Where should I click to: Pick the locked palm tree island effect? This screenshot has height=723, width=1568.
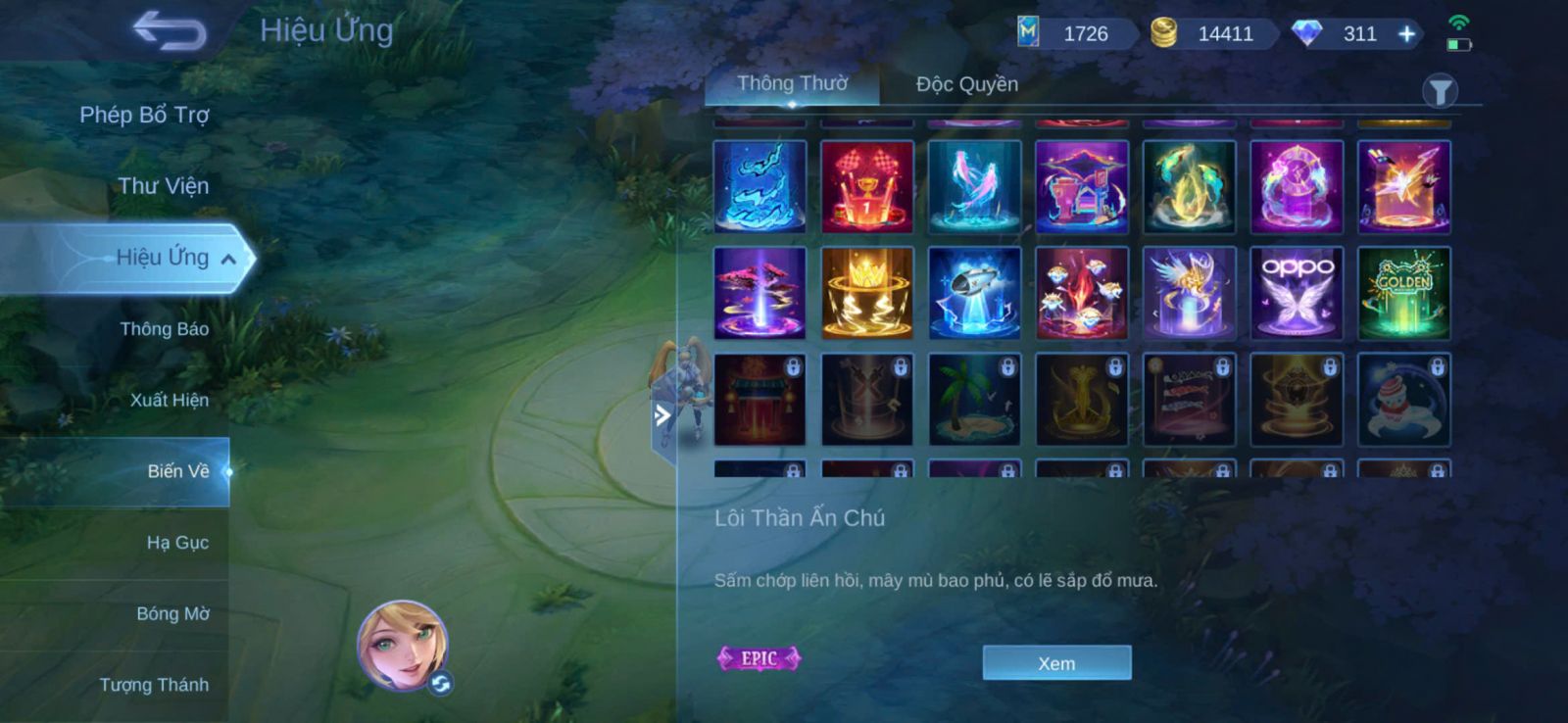[x=974, y=401]
